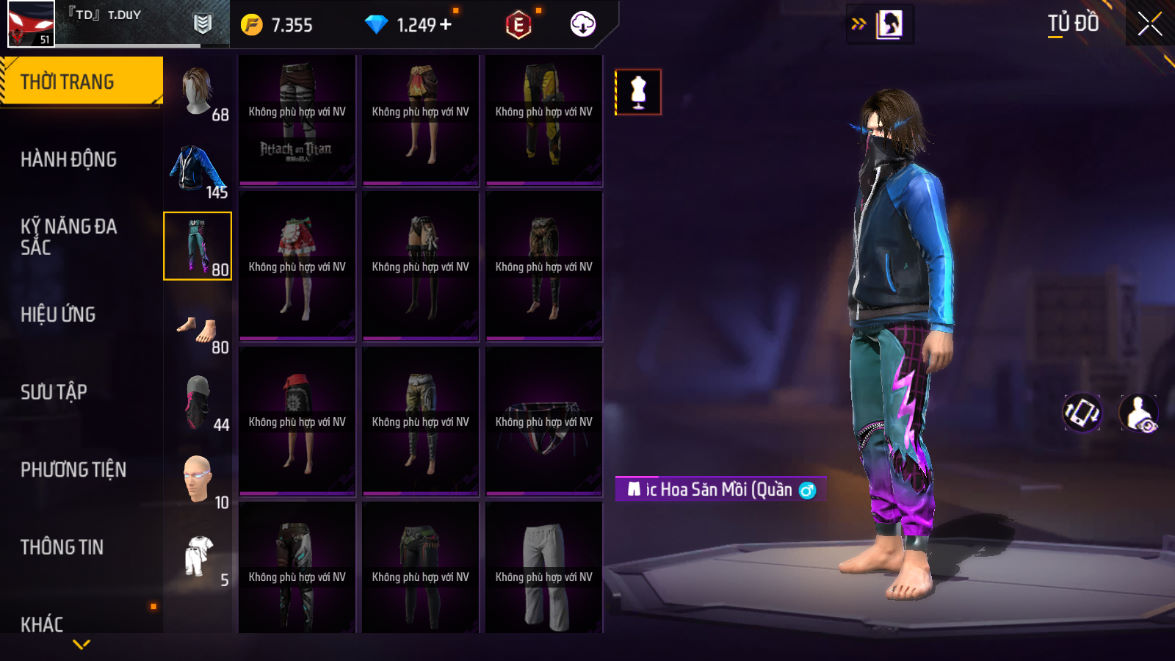Open the Thời Trang fashion tab
Viewport: 1175px width, 661px height.
point(80,82)
